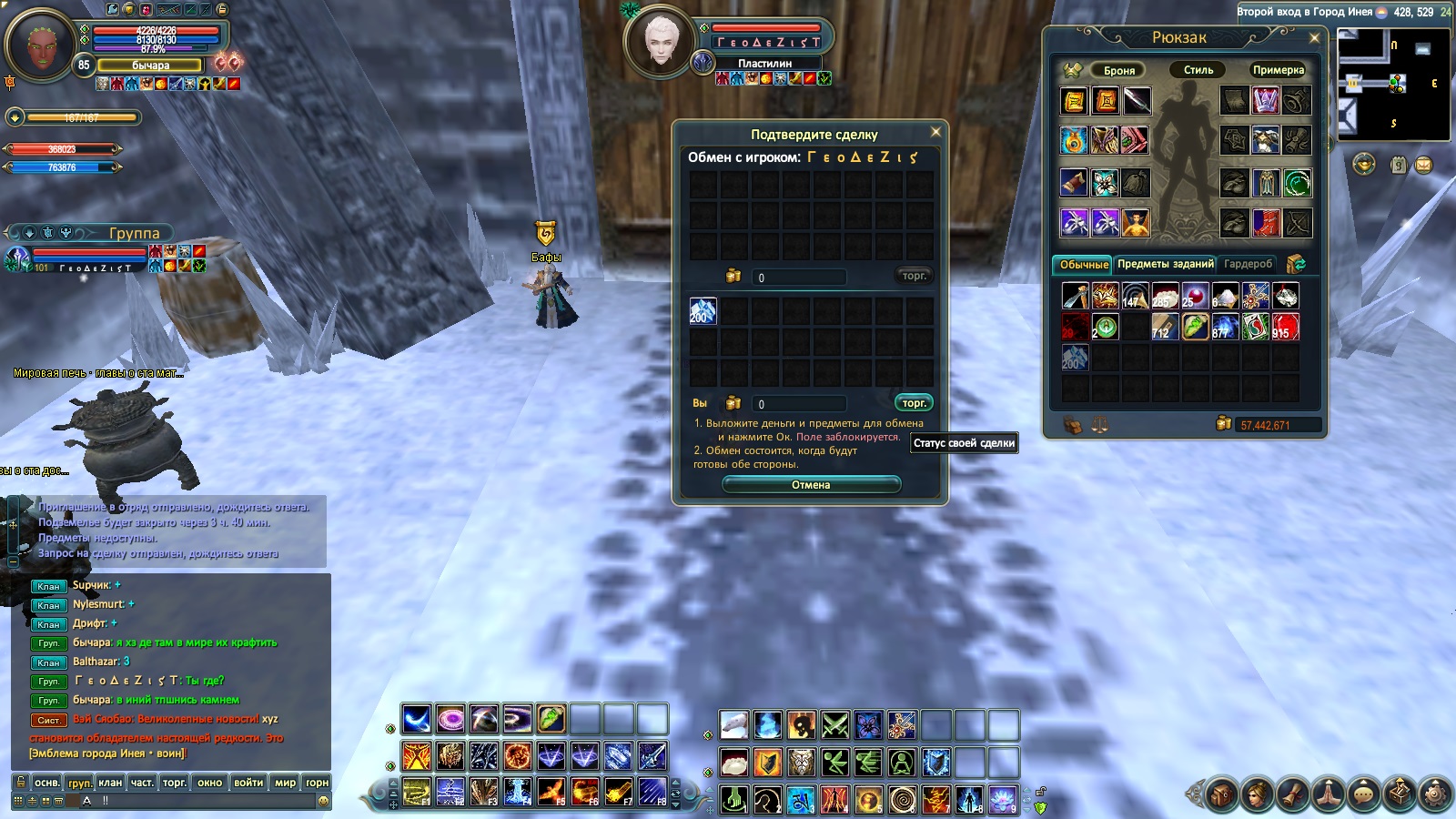This screenshot has width=1456, height=819.
Task: Click the target's white-haired portrait
Action: click(662, 40)
